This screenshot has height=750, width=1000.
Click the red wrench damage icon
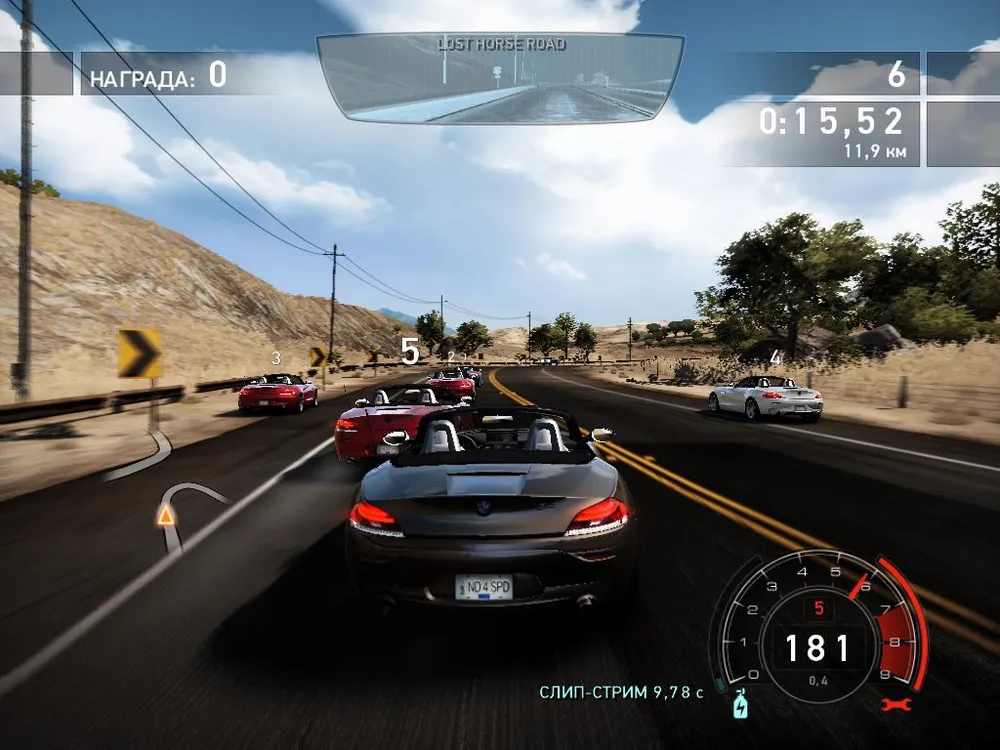[x=895, y=705]
